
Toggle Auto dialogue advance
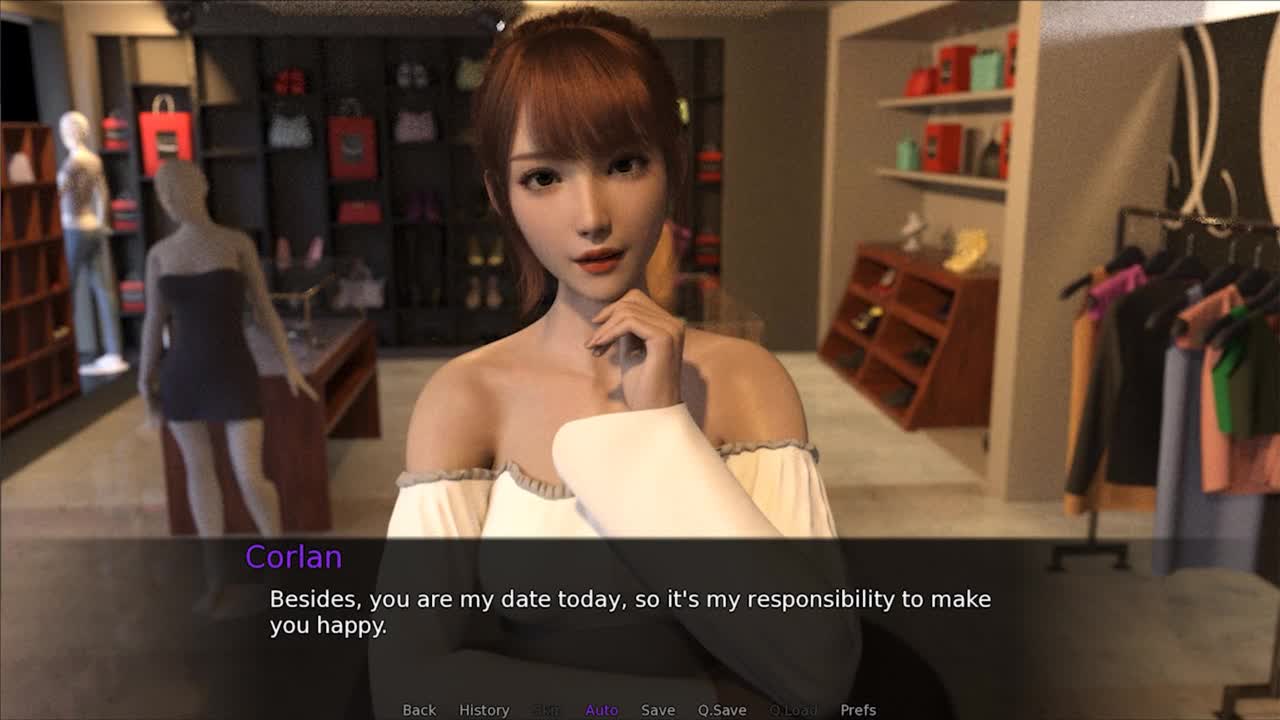pos(601,710)
